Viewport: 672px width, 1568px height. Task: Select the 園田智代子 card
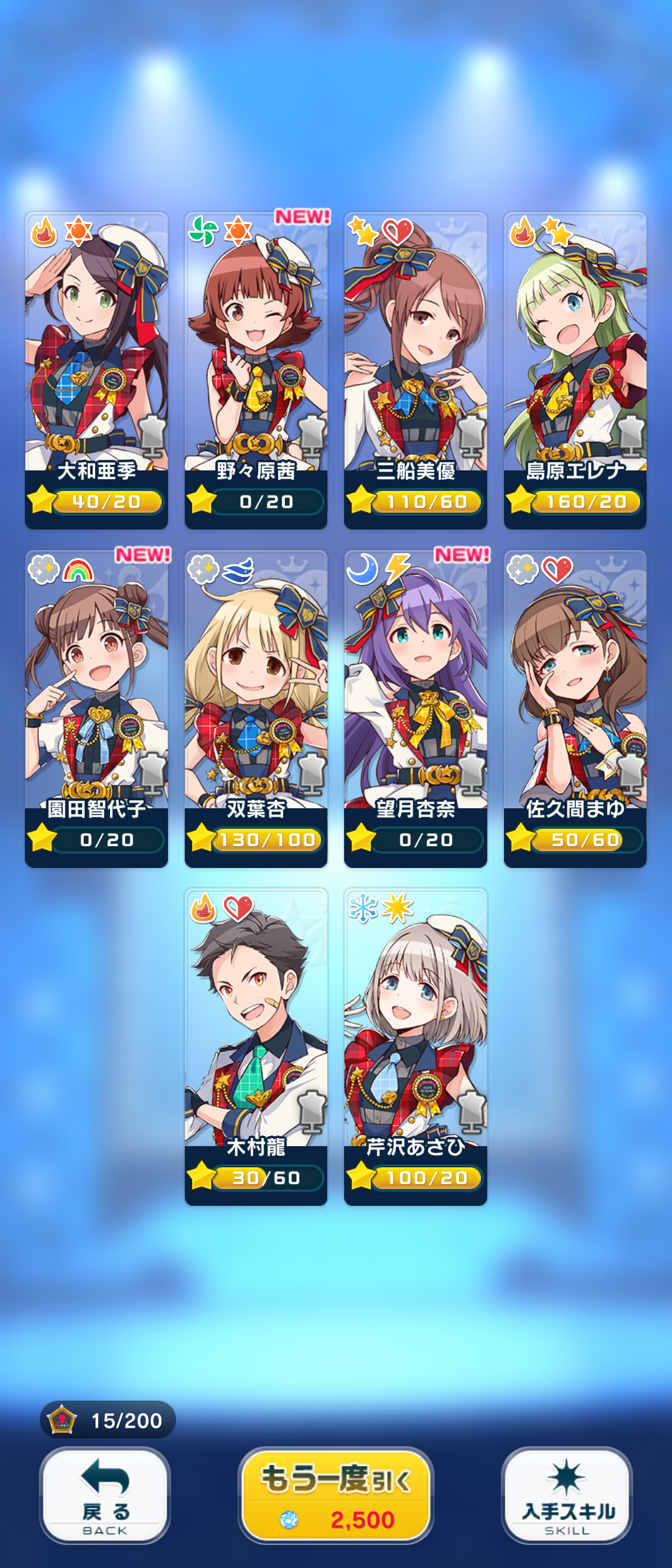click(96, 708)
